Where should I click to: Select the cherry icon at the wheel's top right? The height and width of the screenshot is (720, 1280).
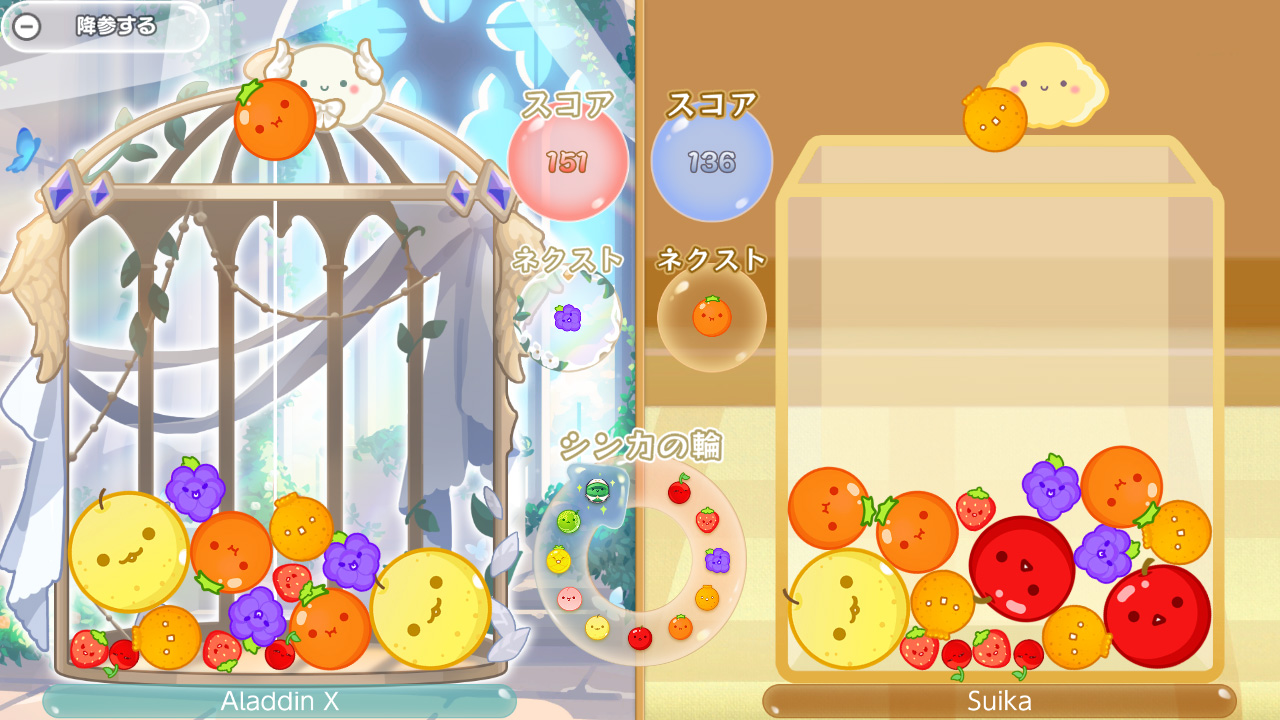pyautogui.click(x=680, y=490)
